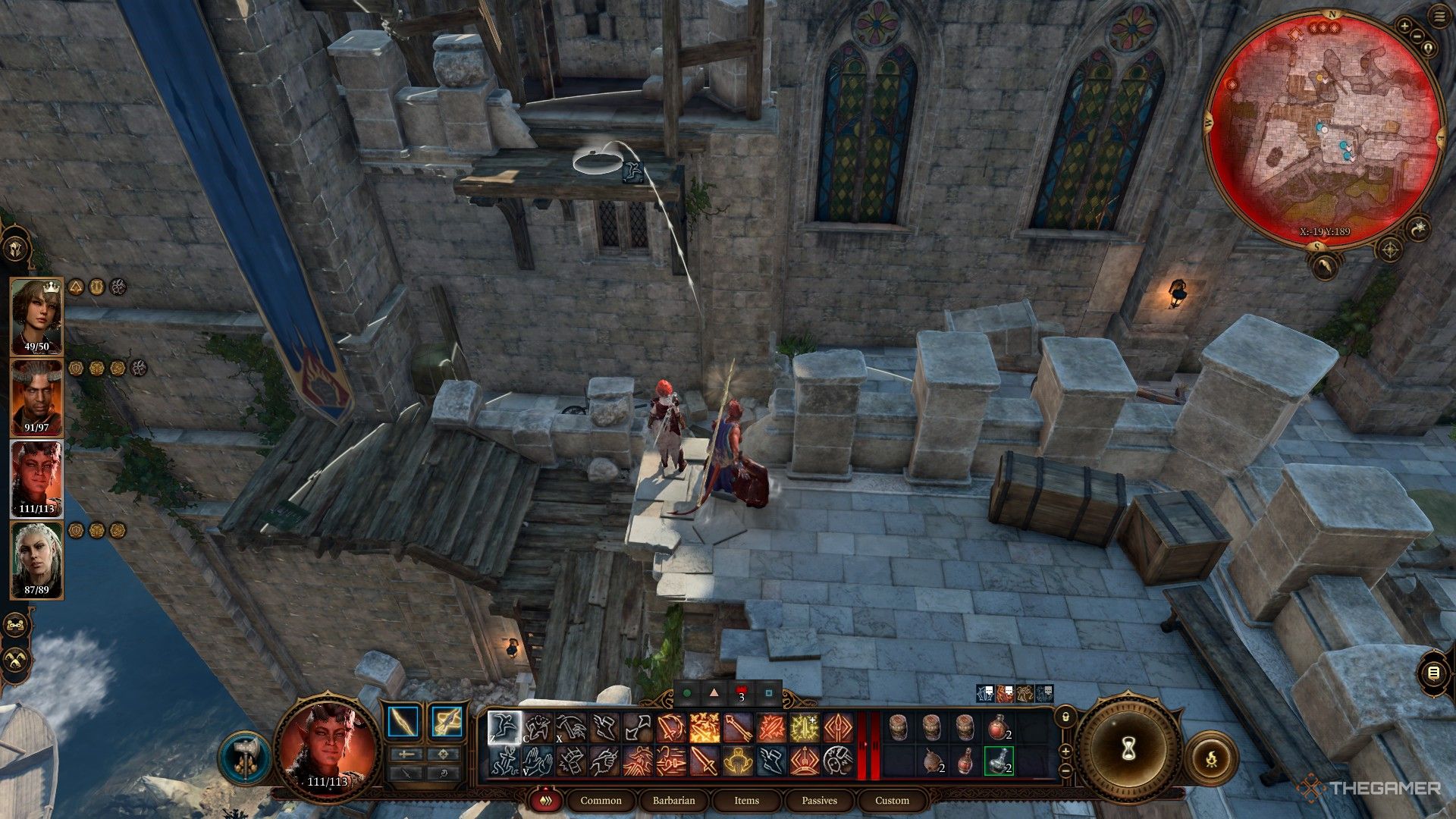Open the Barbarian hotbar tab

[673, 800]
